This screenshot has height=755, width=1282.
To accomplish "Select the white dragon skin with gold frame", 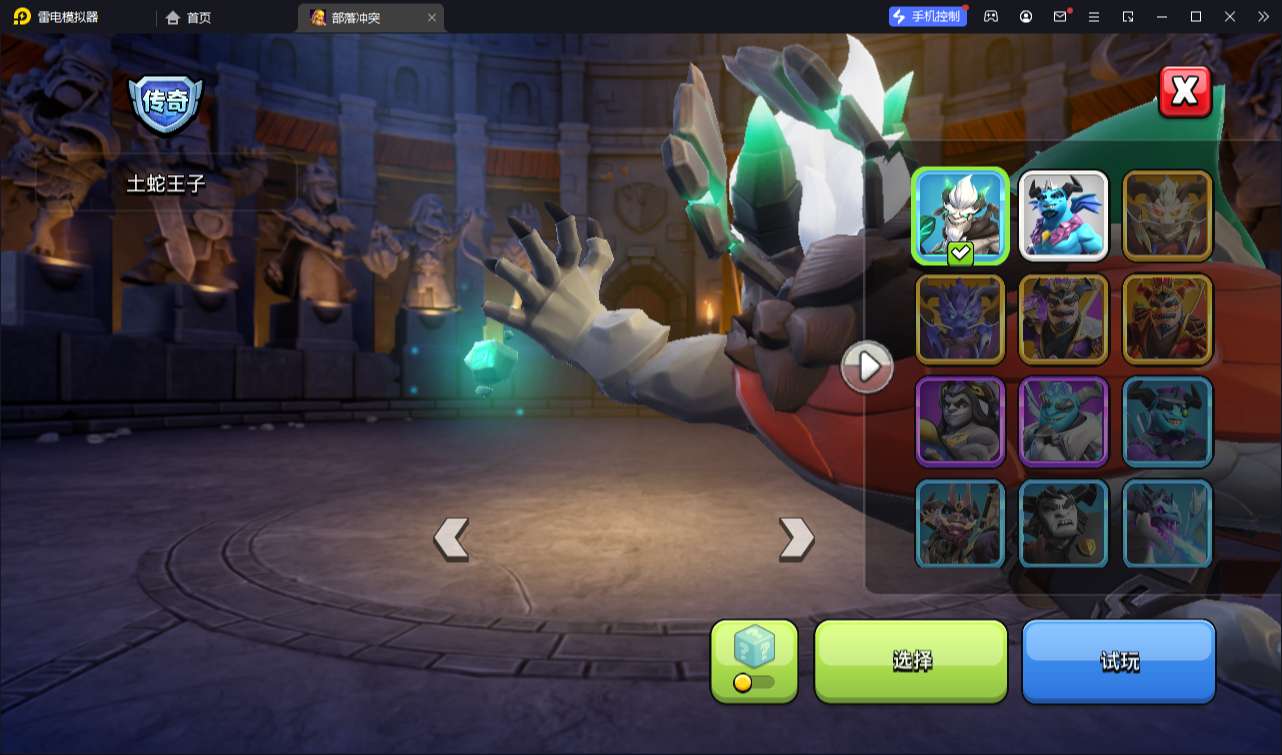I will click(1167, 216).
